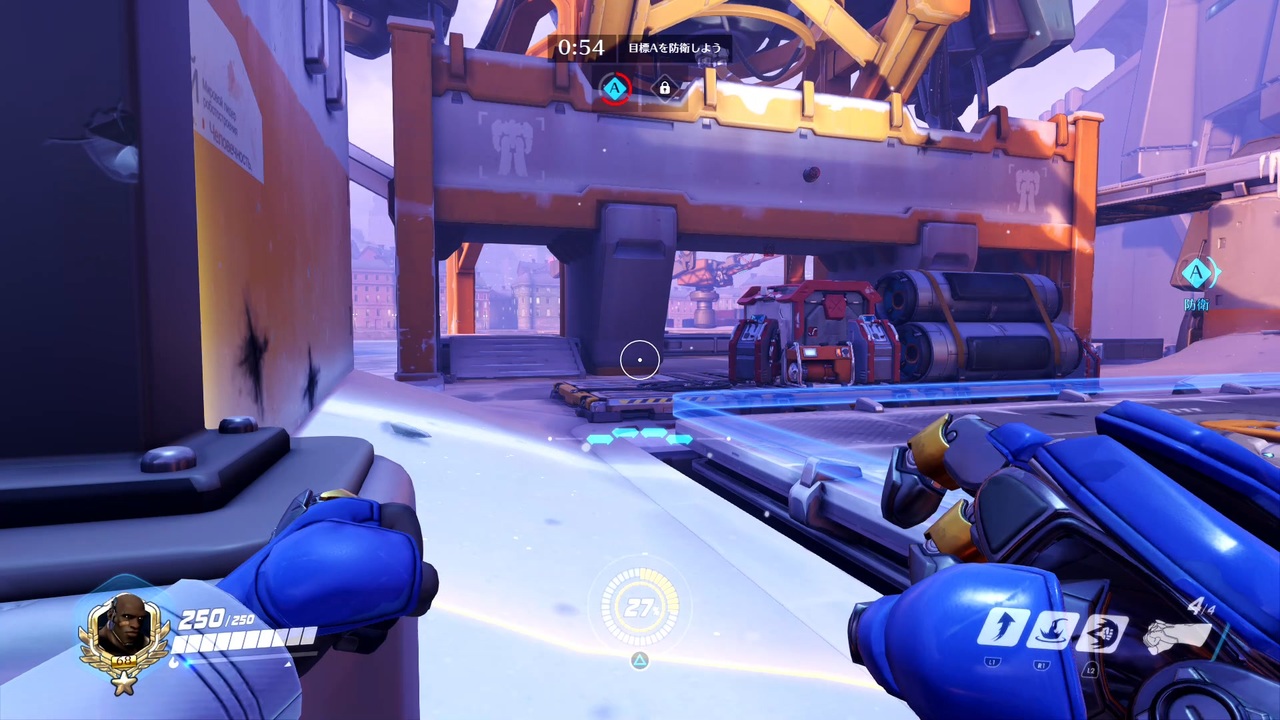Select the match timer showing 0:54

583,46
